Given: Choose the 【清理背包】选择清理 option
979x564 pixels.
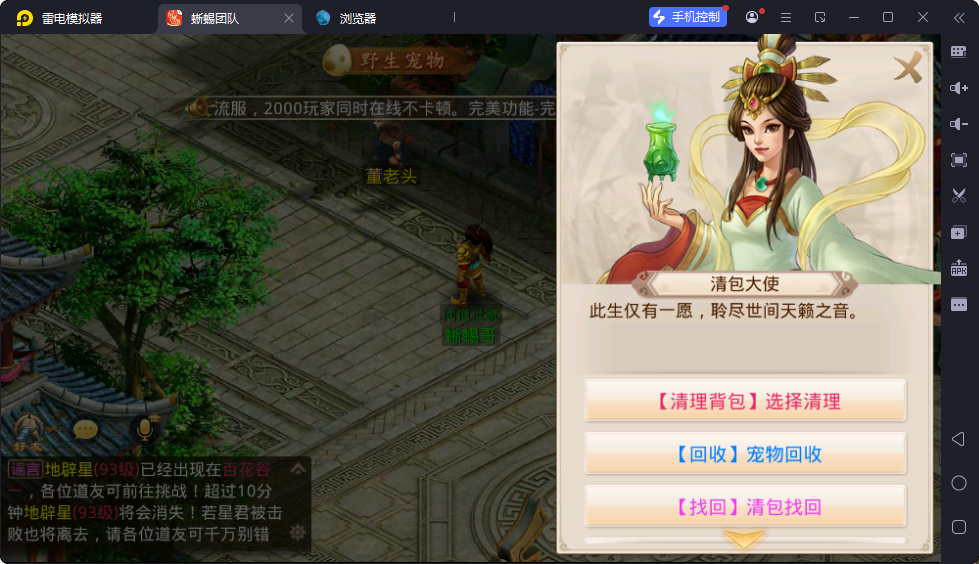Looking at the screenshot, I should click(745, 401).
